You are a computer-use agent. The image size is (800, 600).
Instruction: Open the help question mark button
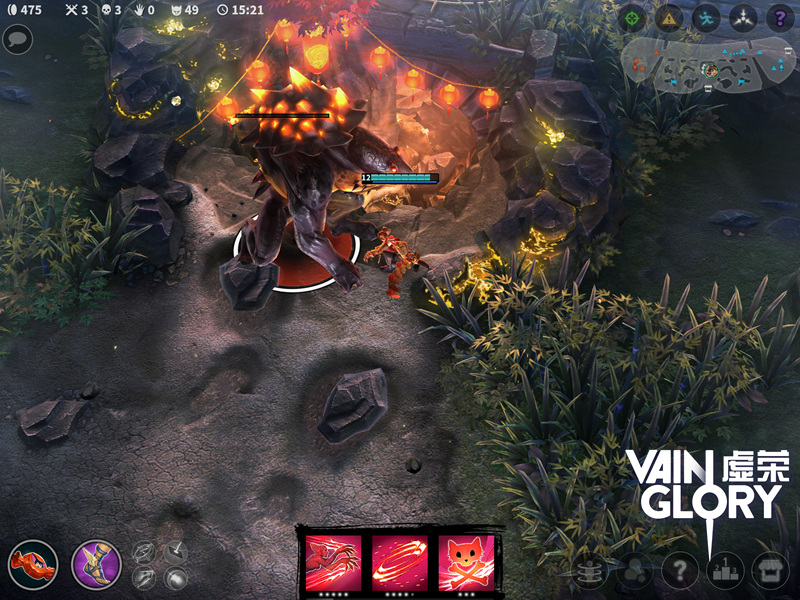tap(681, 572)
